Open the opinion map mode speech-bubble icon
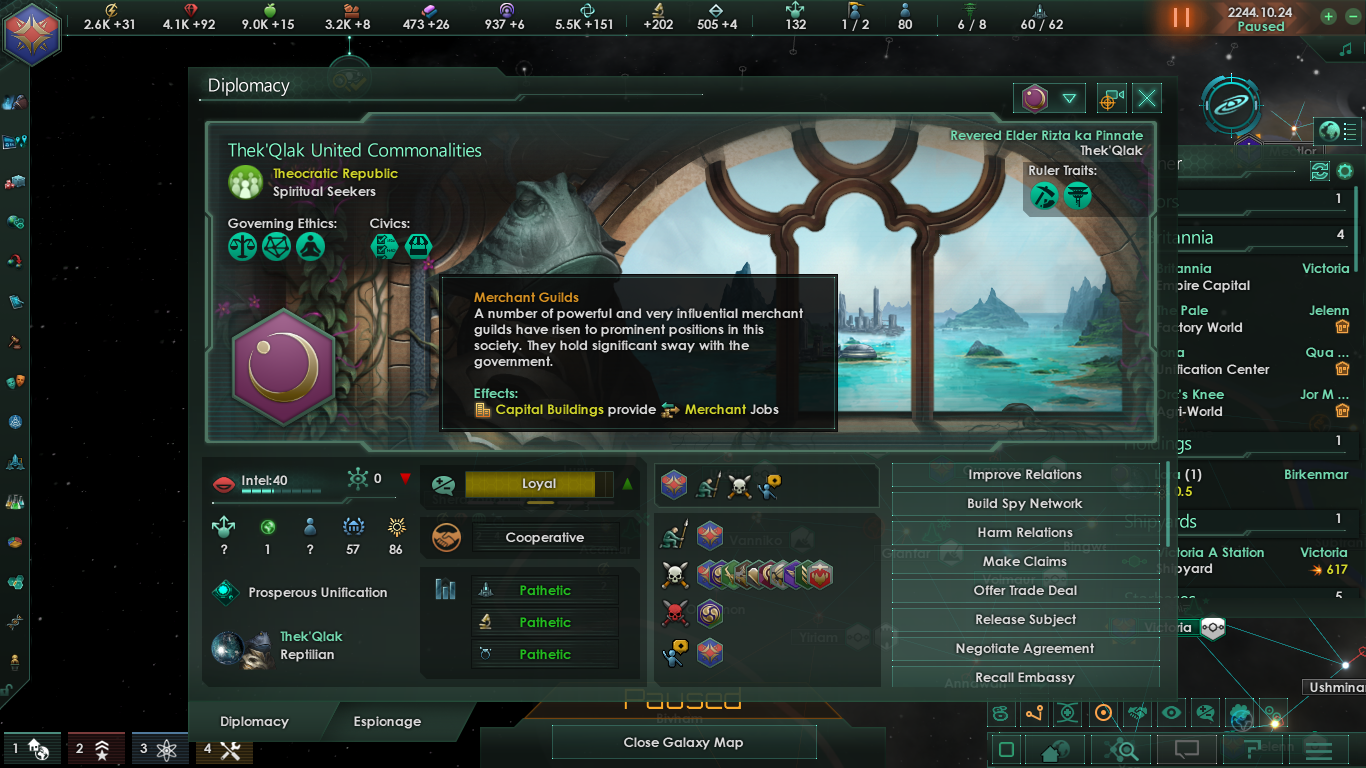This screenshot has height=768, width=1366. pos(1204,713)
